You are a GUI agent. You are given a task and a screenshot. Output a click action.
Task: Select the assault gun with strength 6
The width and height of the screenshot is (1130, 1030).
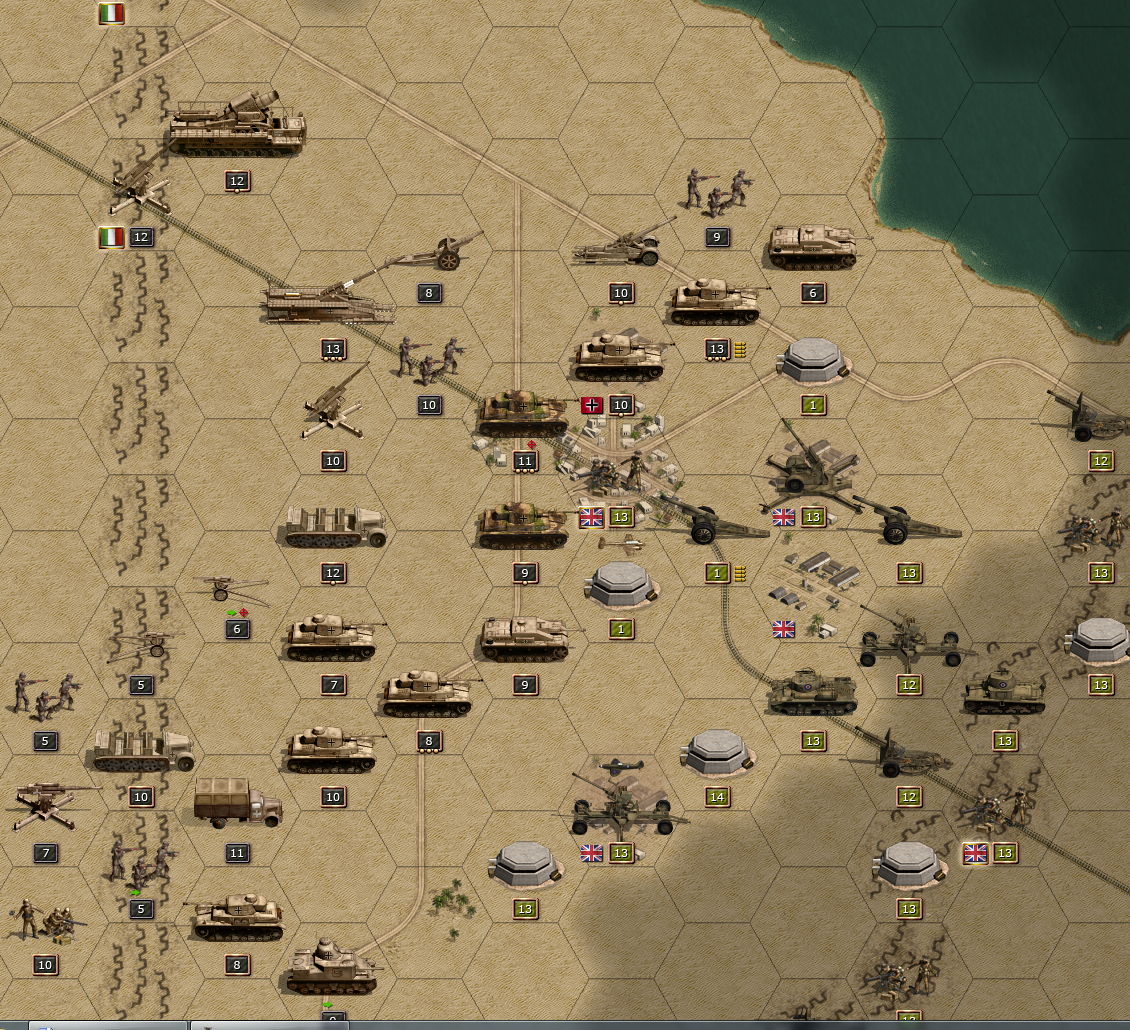tap(812, 246)
